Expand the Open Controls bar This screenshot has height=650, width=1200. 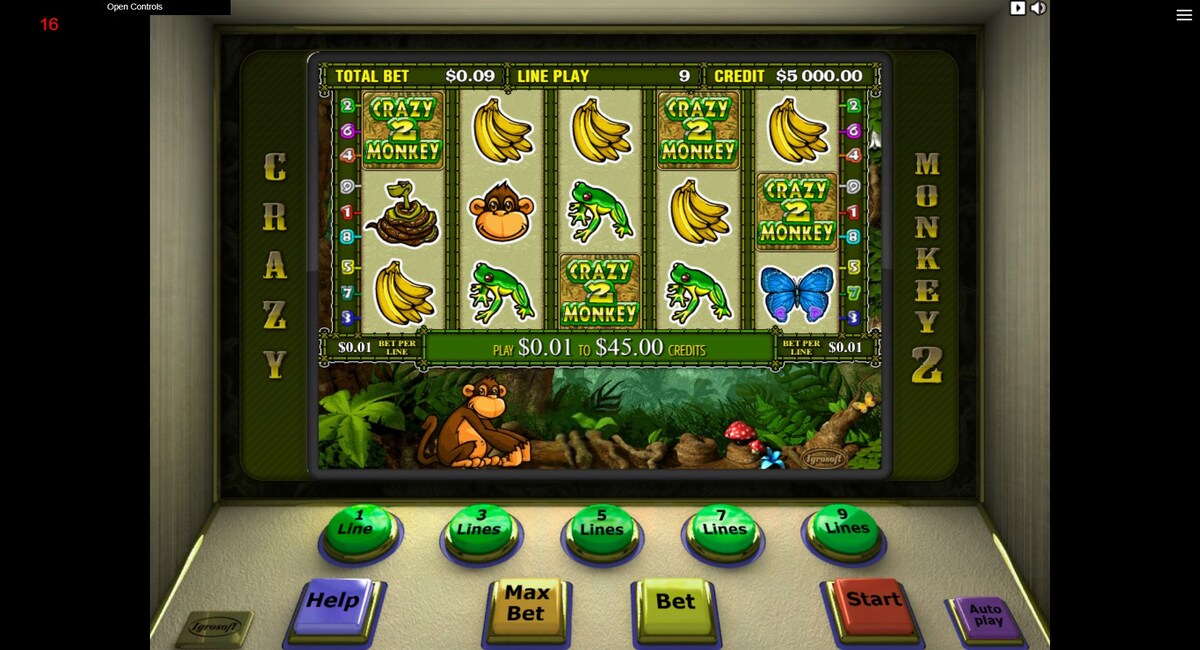(x=135, y=7)
